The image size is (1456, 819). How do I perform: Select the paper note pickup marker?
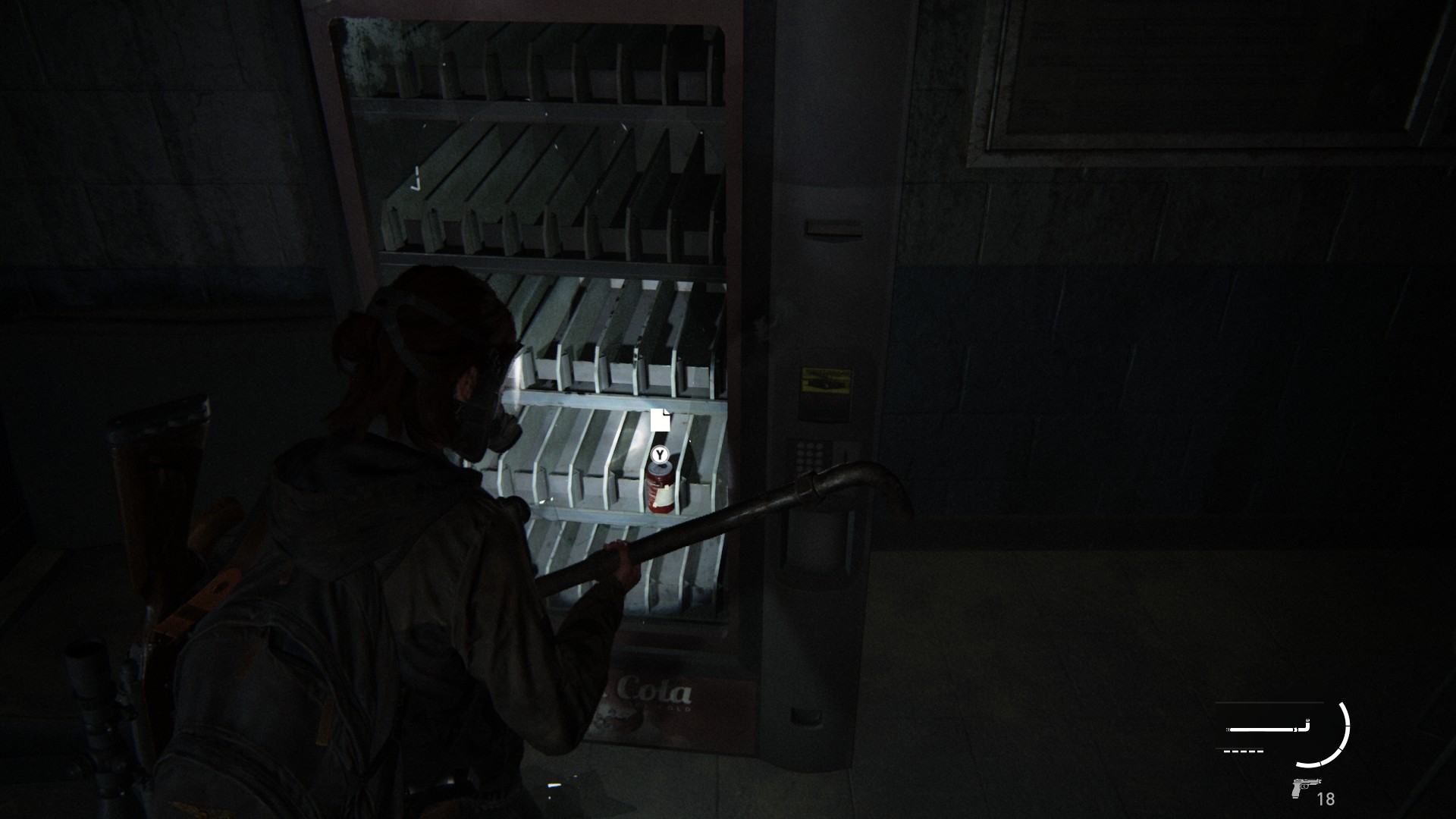coord(661,420)
